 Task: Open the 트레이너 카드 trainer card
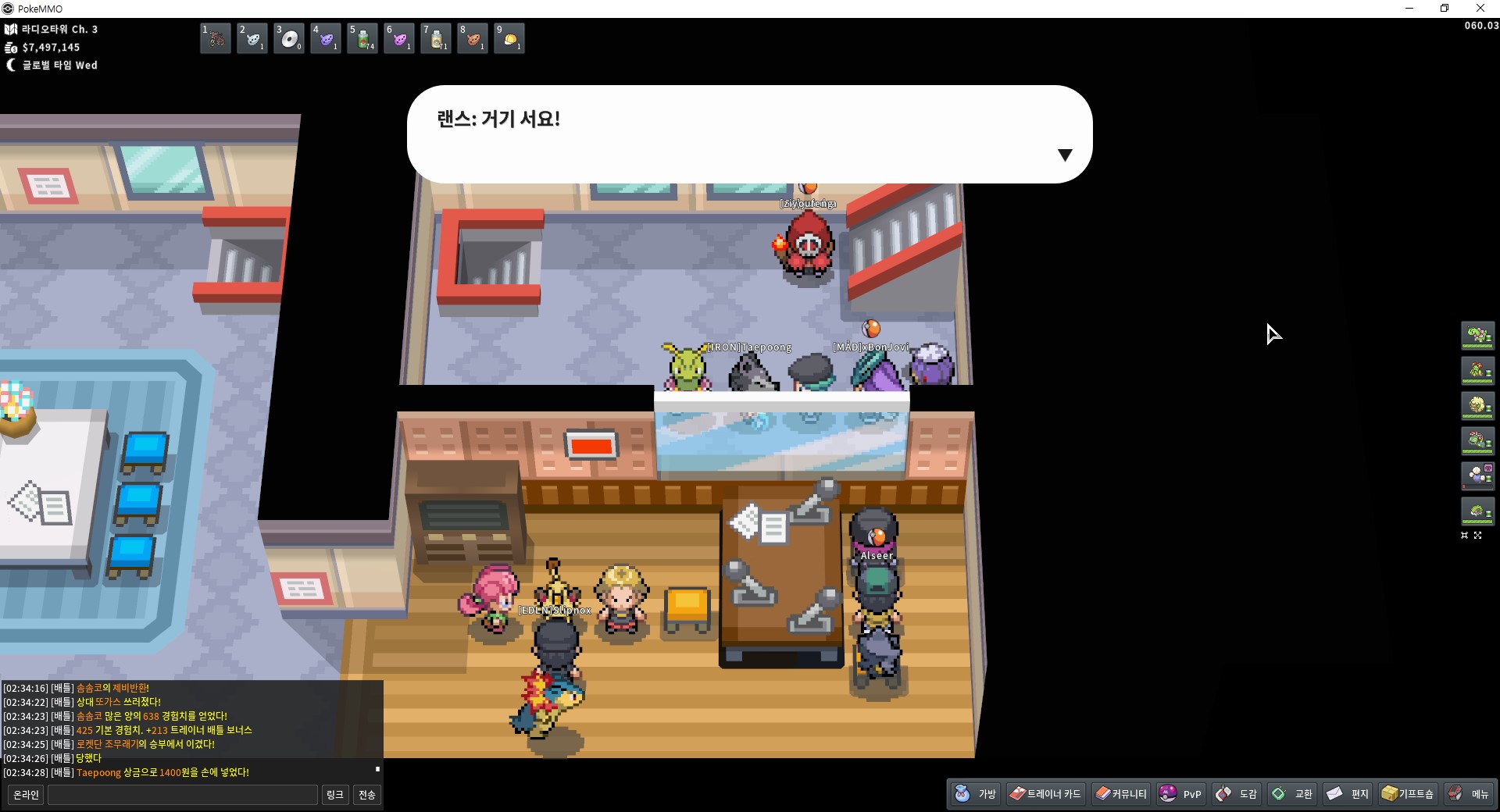1045,794
